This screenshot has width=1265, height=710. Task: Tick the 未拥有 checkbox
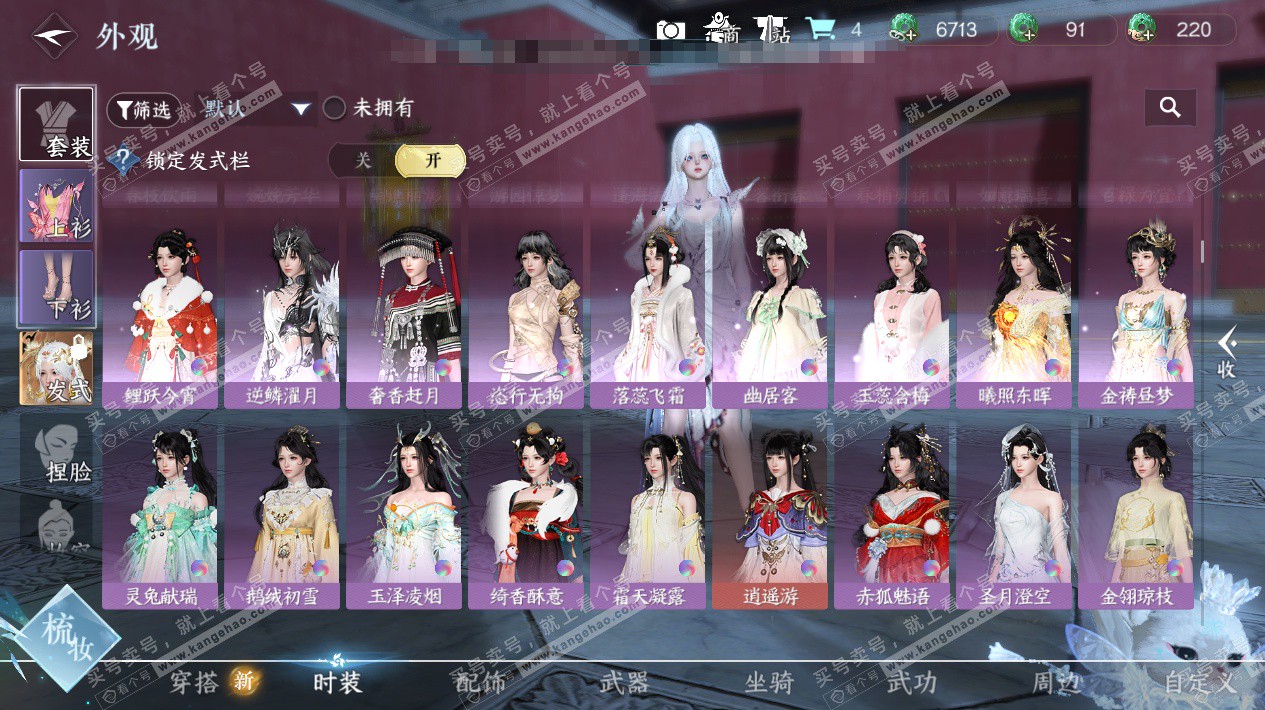click(x=335, y=108)
